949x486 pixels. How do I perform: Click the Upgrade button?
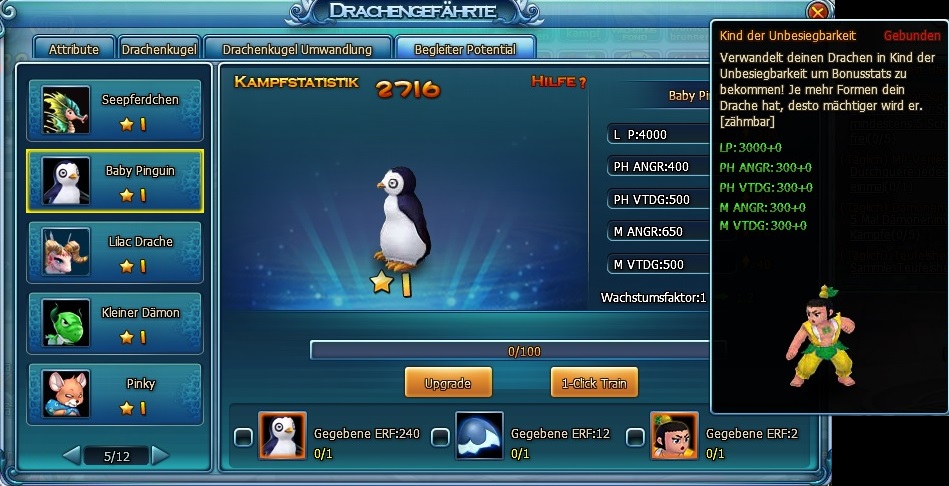448,383
